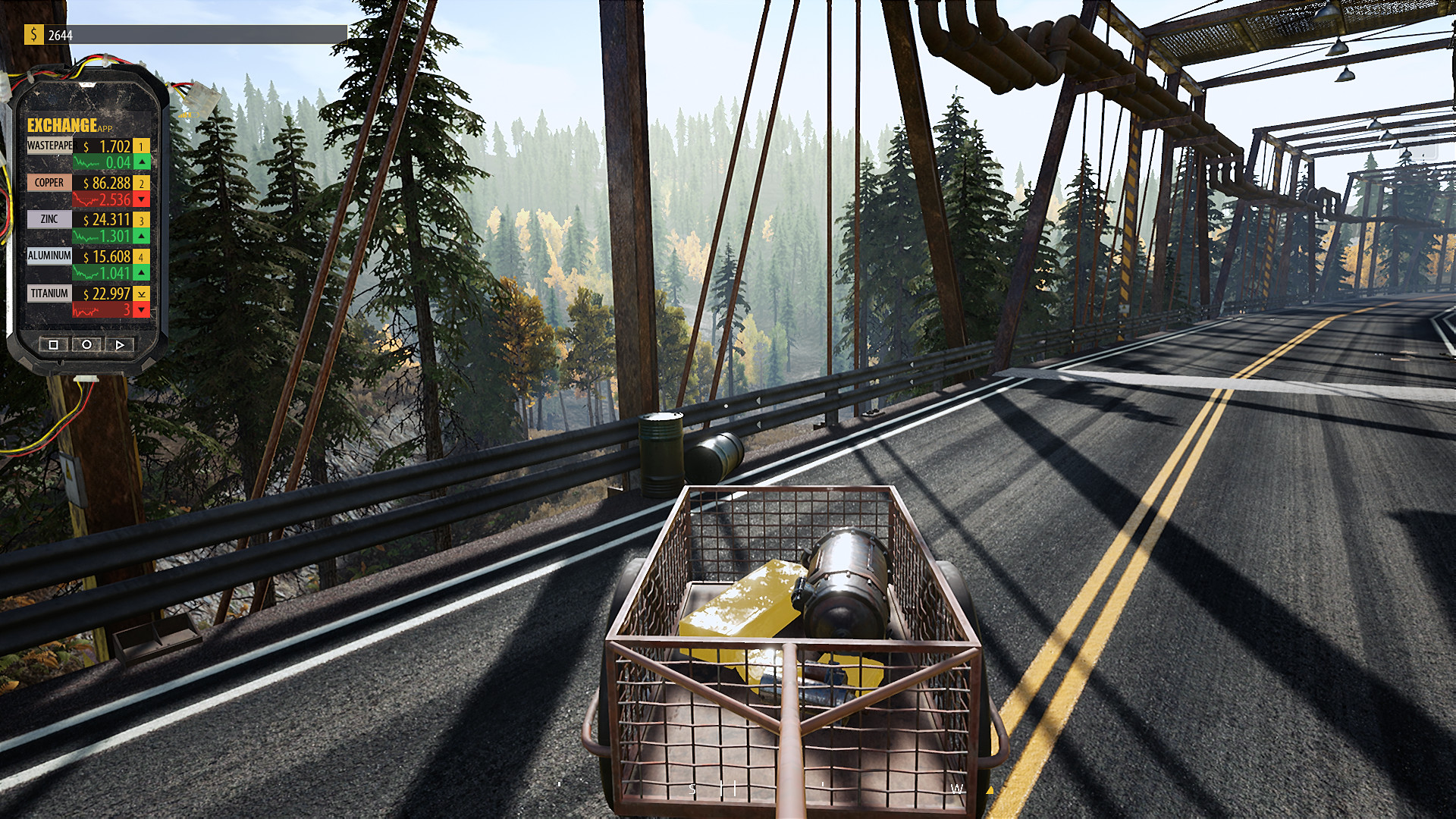The height and width of the screenshot is (819, 1456).
Task: Open the Zinc listing
Action: [x=49, y=219]
